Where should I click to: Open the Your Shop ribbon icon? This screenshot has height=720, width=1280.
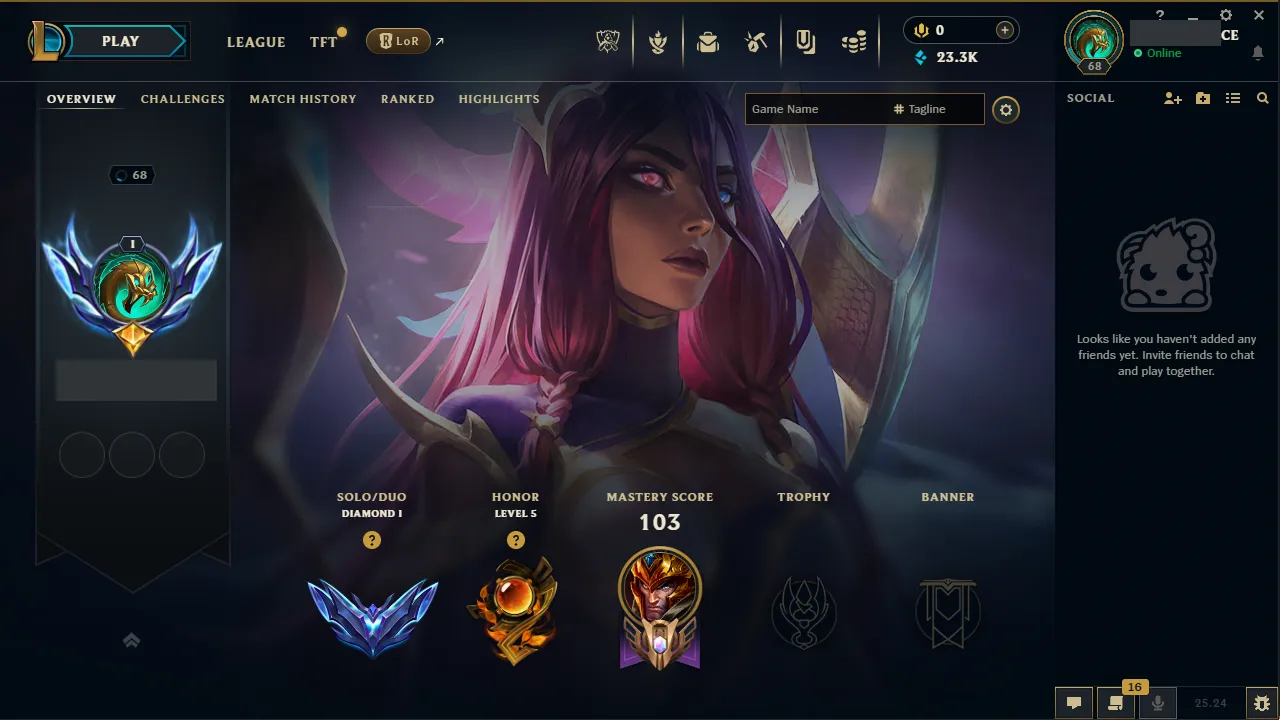[805, 41]
